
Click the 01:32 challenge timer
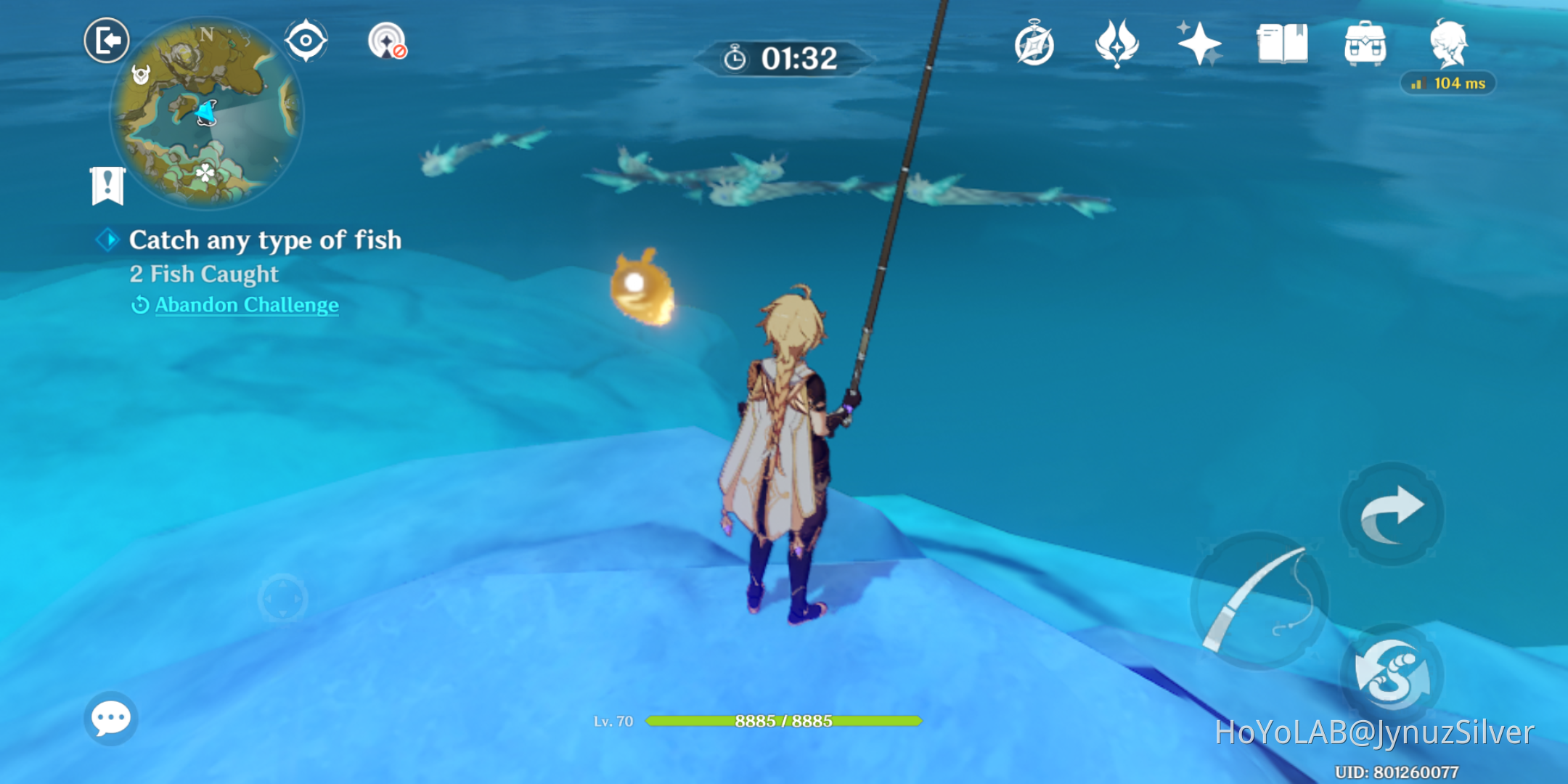pos(783,60)
